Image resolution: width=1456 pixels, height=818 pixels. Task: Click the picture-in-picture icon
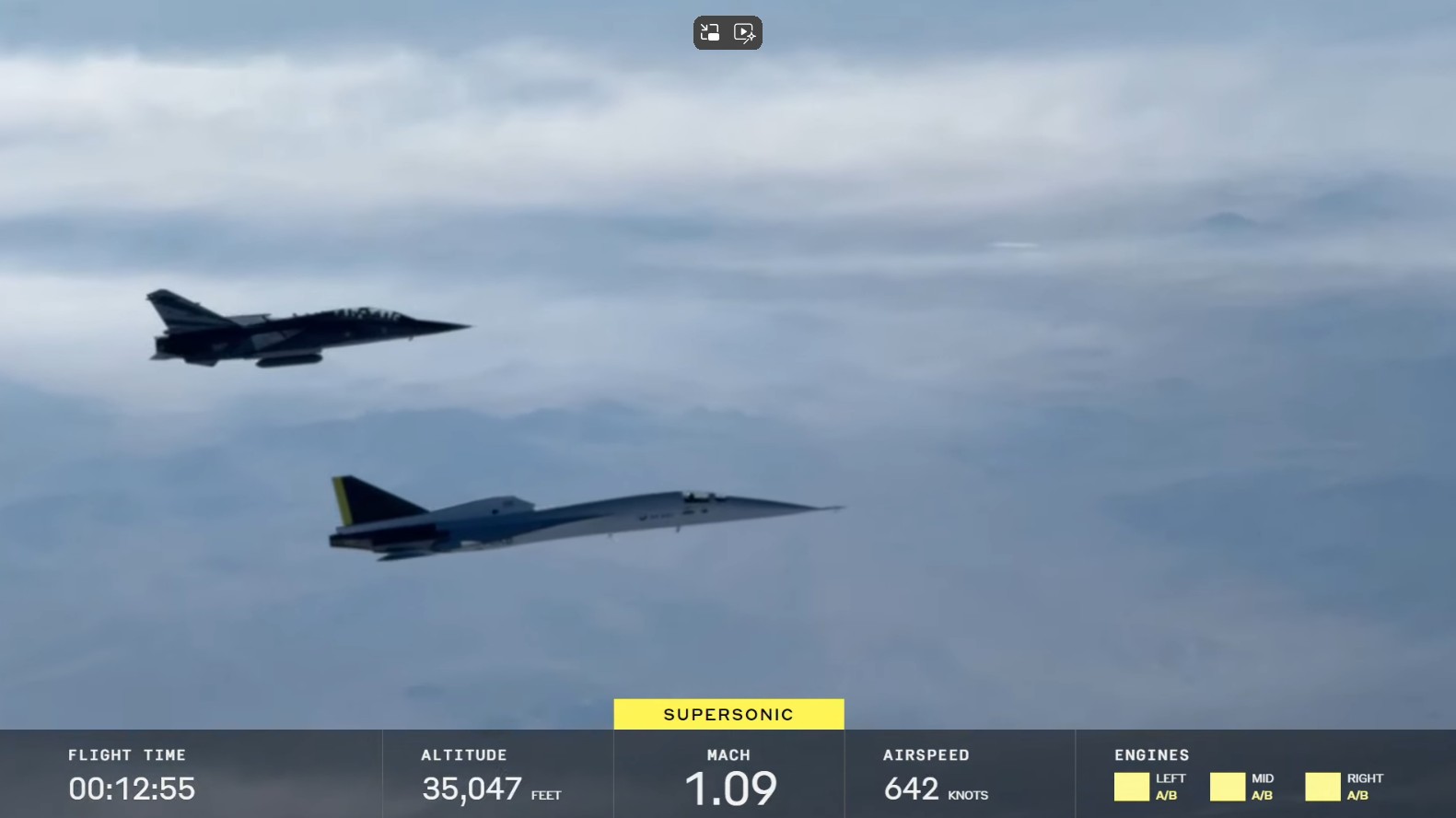click(709, 32)
